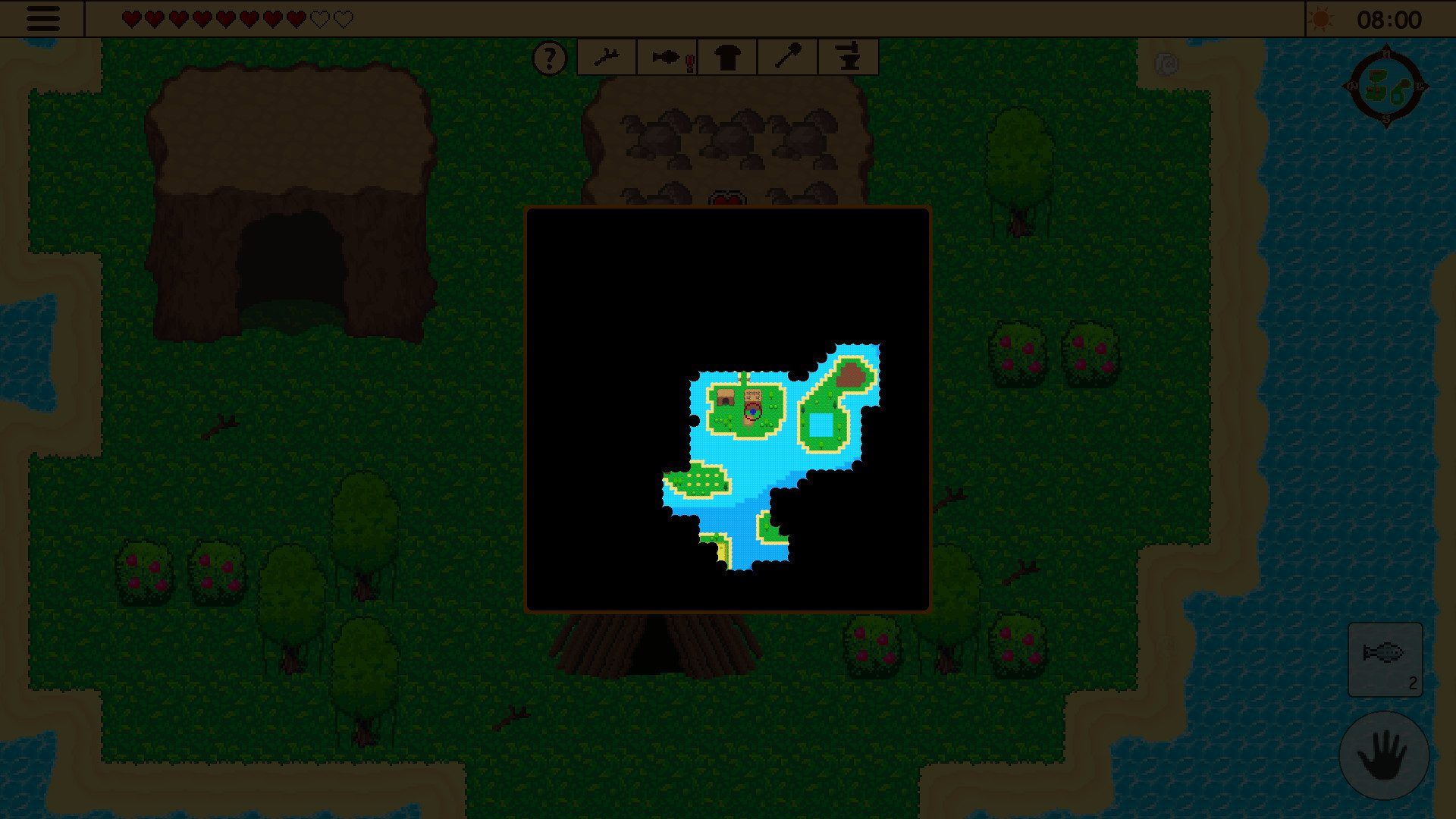Viewport: 1456px width, 819px height.
Task: Click the East marker on the compass
Action: (x=1419, y=86)
